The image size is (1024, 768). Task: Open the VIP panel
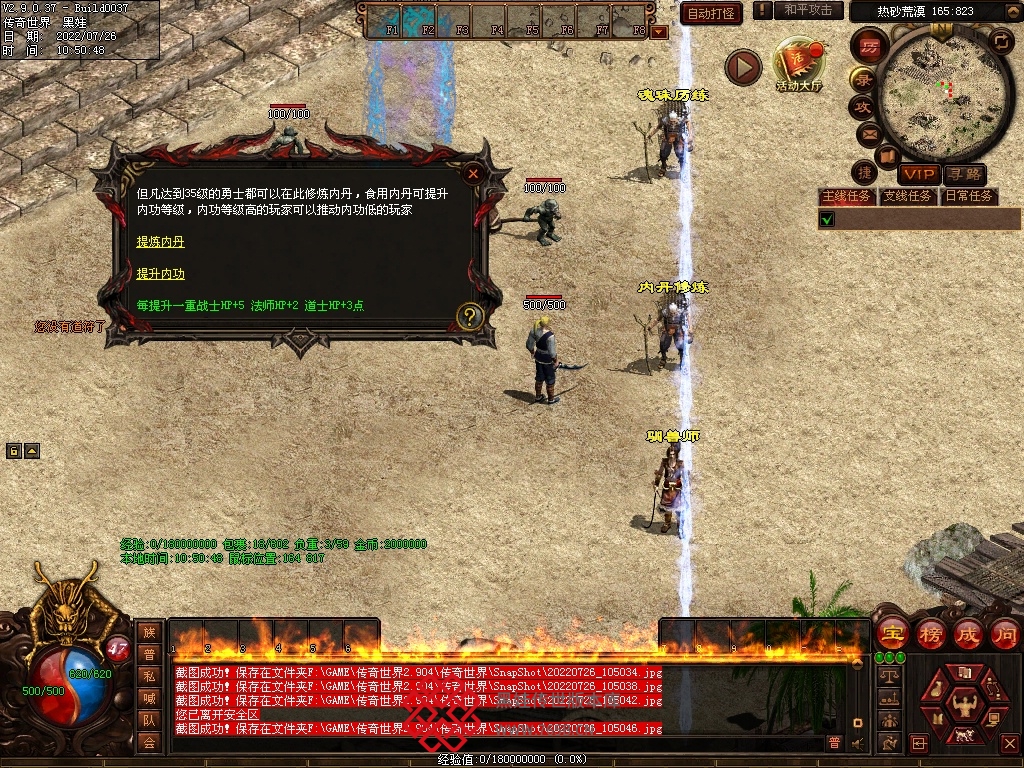pos(918,175)
